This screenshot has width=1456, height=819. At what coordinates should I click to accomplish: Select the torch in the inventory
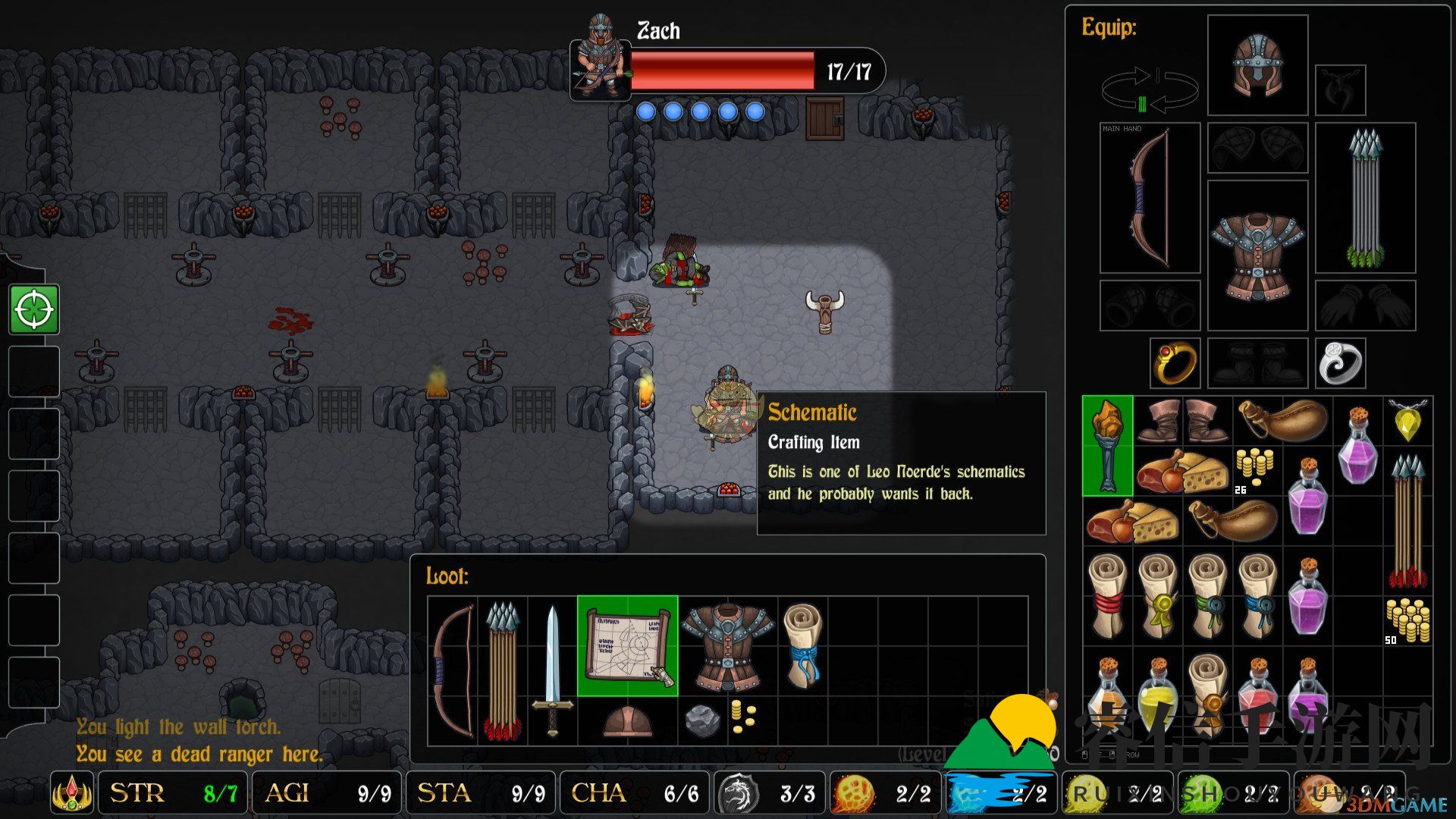[x=1107, y=446]
